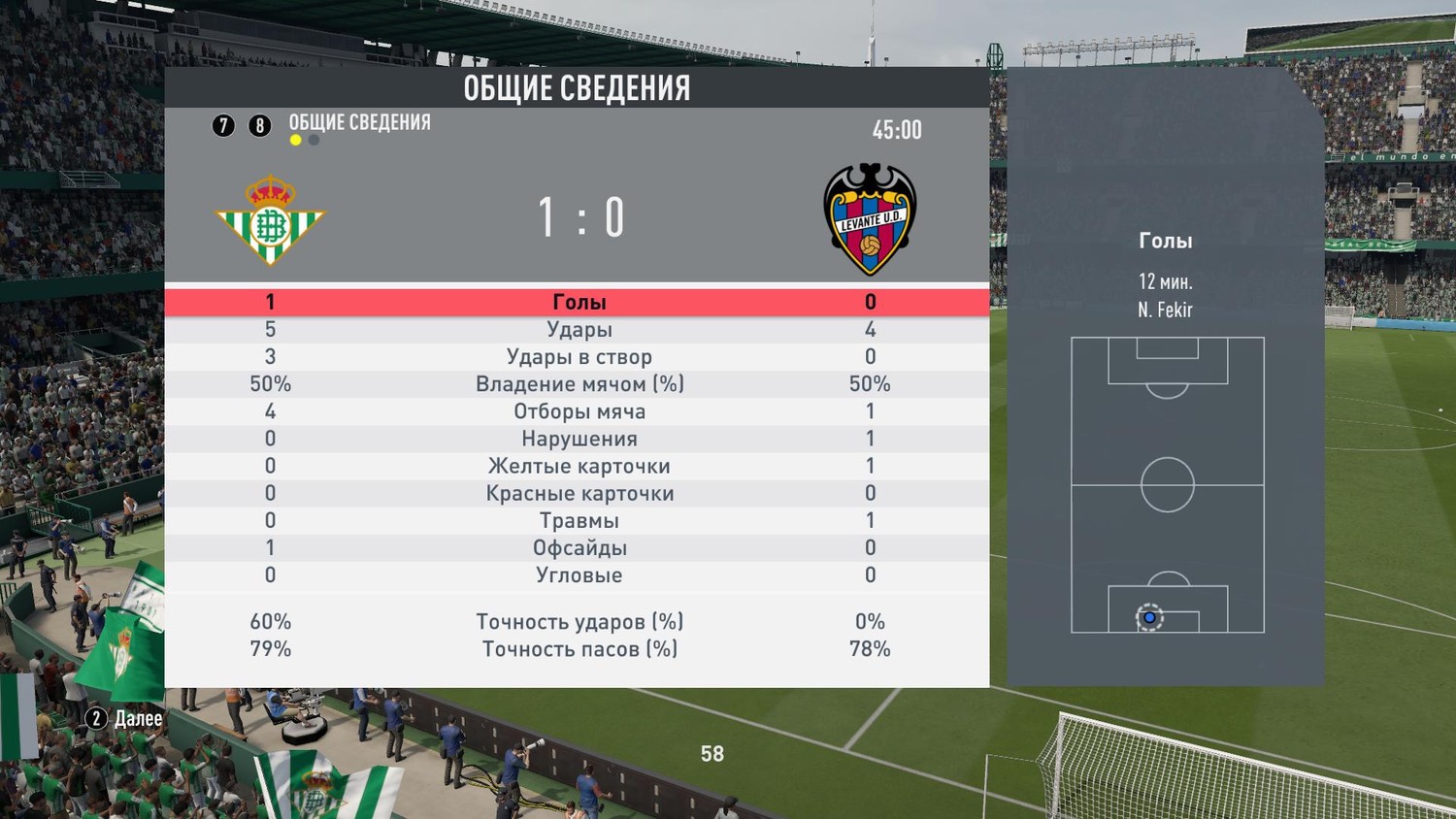The image size is (1456, 819).
Task: Choose the Точность пасов (%) row
Action: (579, 648)
